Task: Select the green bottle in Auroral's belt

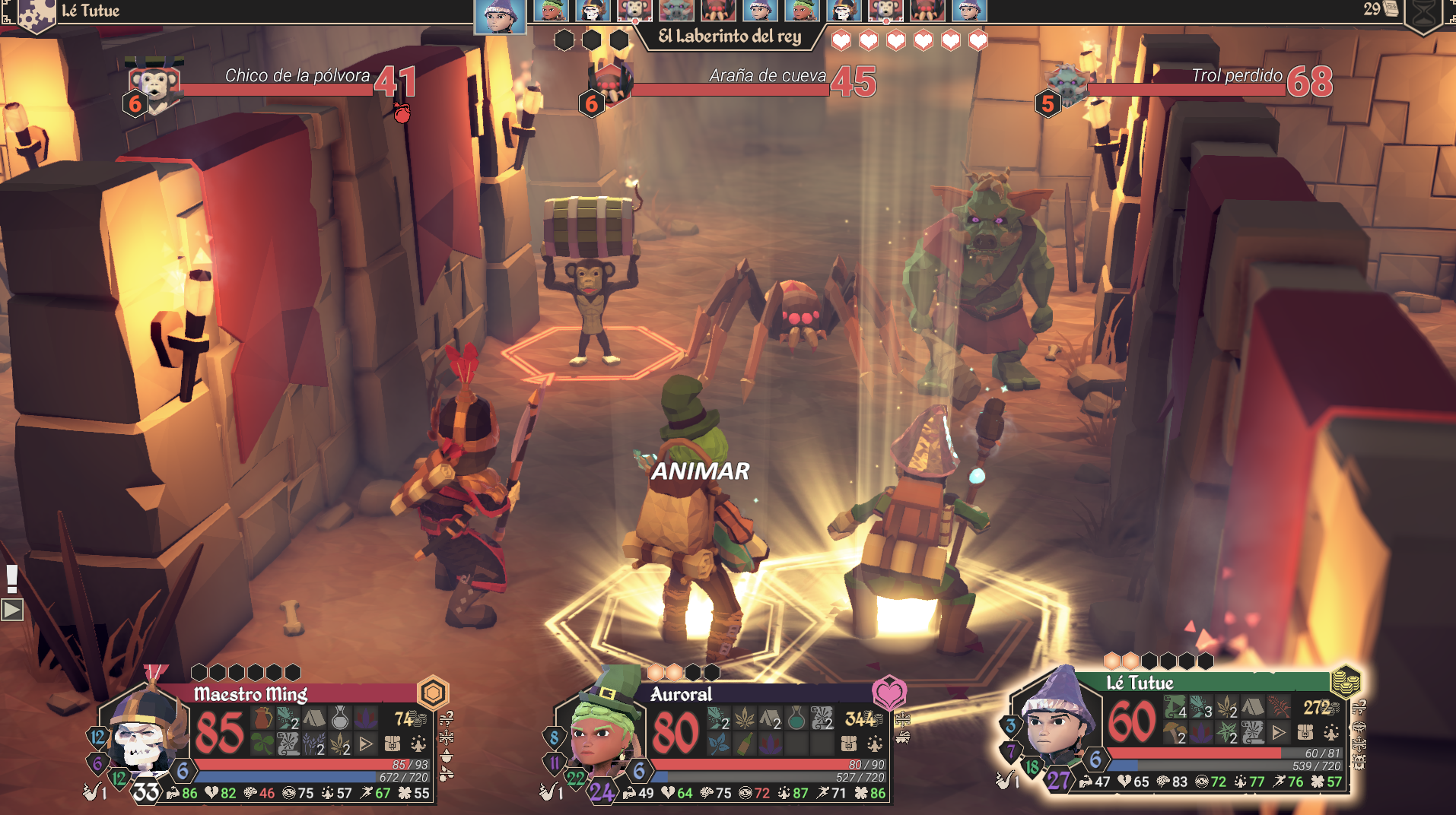Action: pos(745,743)
